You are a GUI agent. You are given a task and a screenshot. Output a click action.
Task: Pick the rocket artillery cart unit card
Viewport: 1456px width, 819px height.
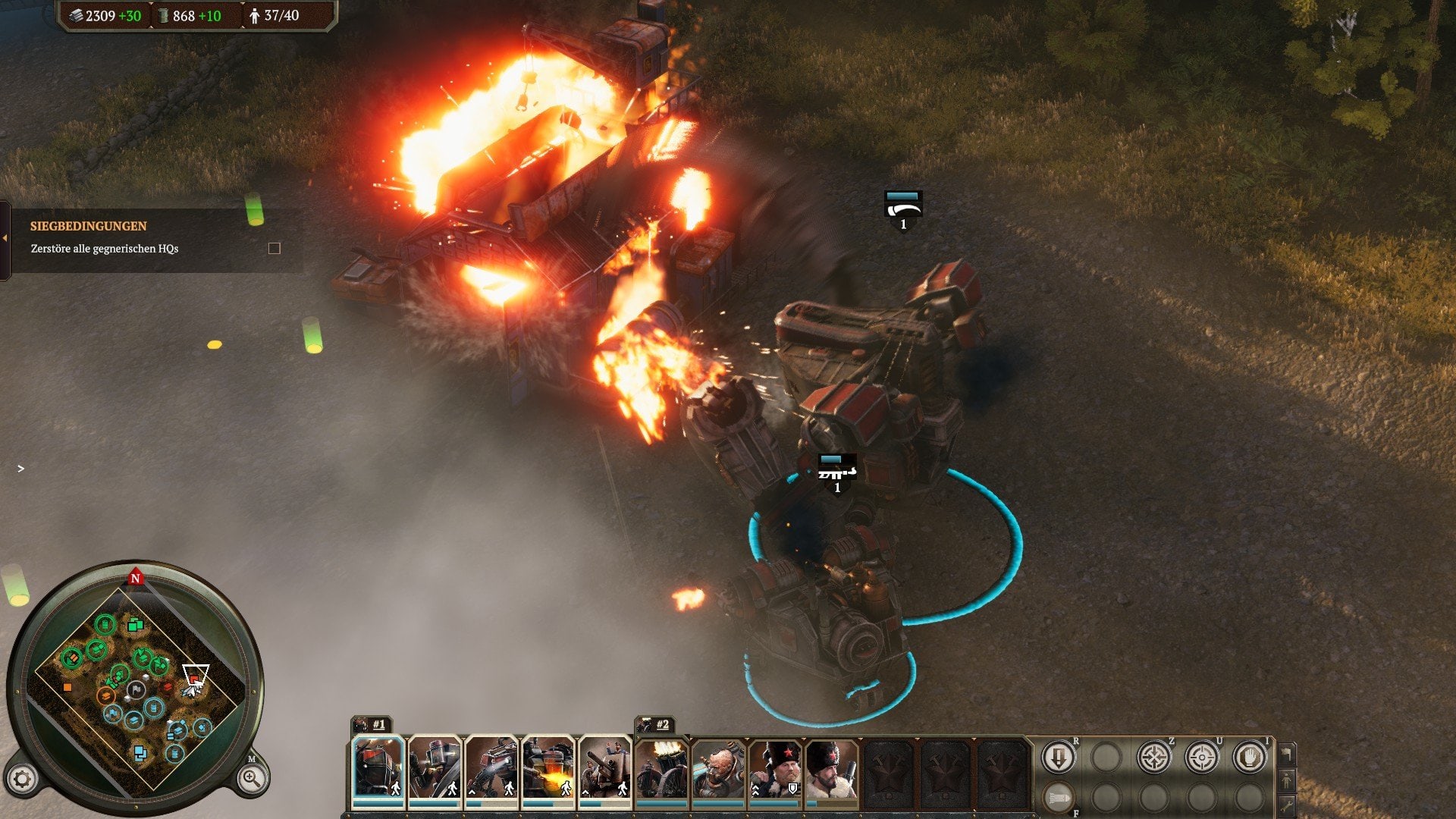[x=661, y=768]
